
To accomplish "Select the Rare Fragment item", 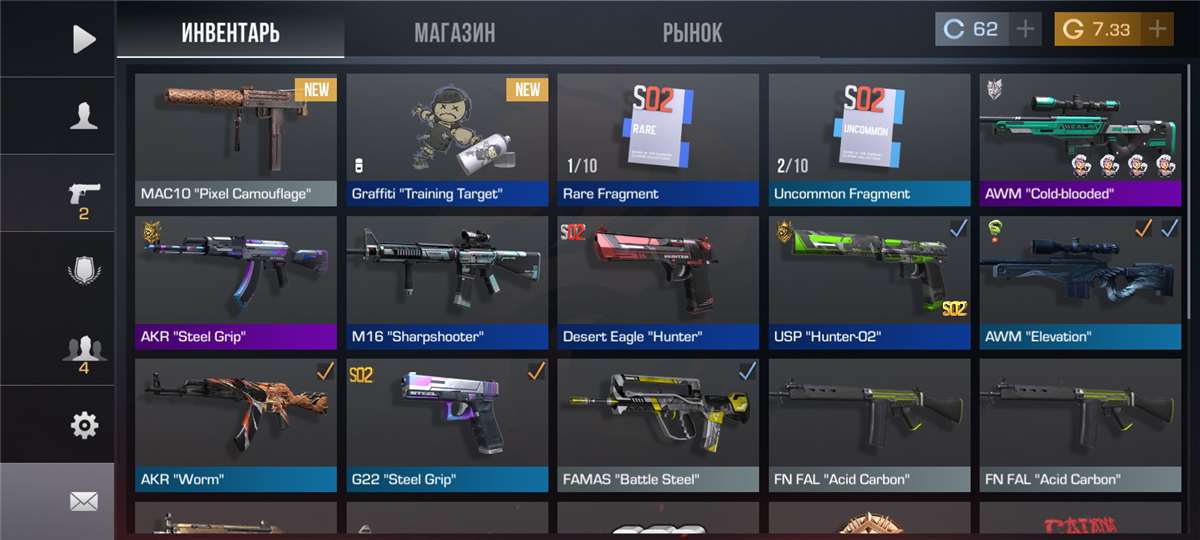I will [x=658, y=139].
